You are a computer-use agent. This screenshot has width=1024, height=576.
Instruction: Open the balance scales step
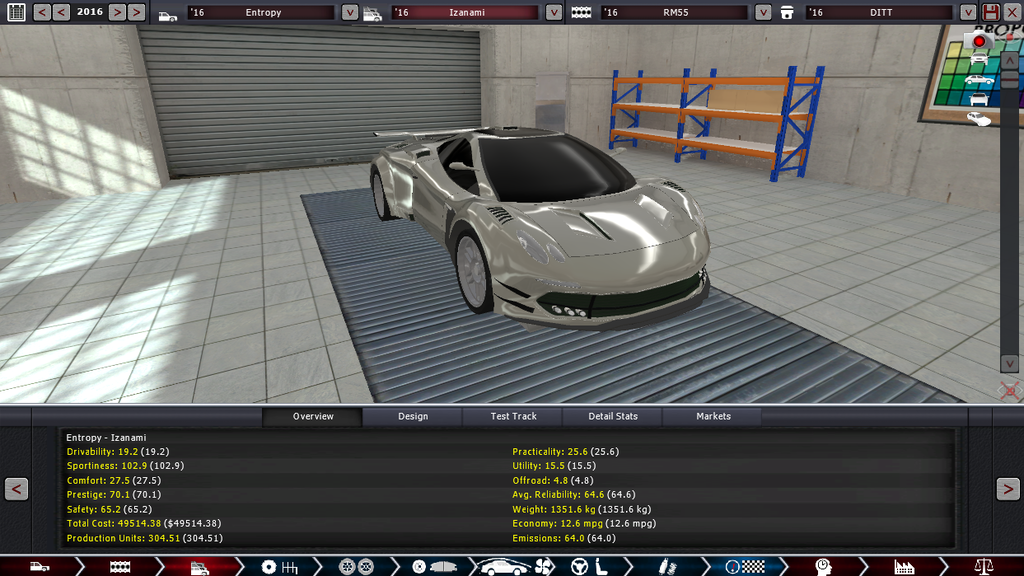point(983,567)
